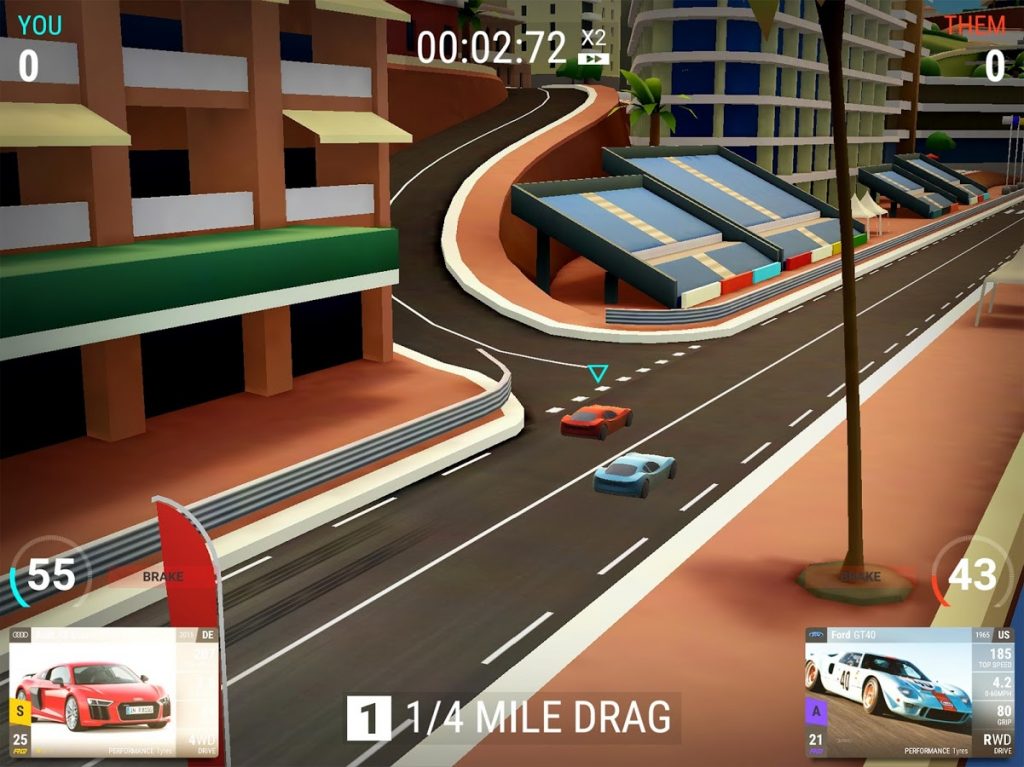Toggle the X2 fast-forward speed button

pos(594,48)
